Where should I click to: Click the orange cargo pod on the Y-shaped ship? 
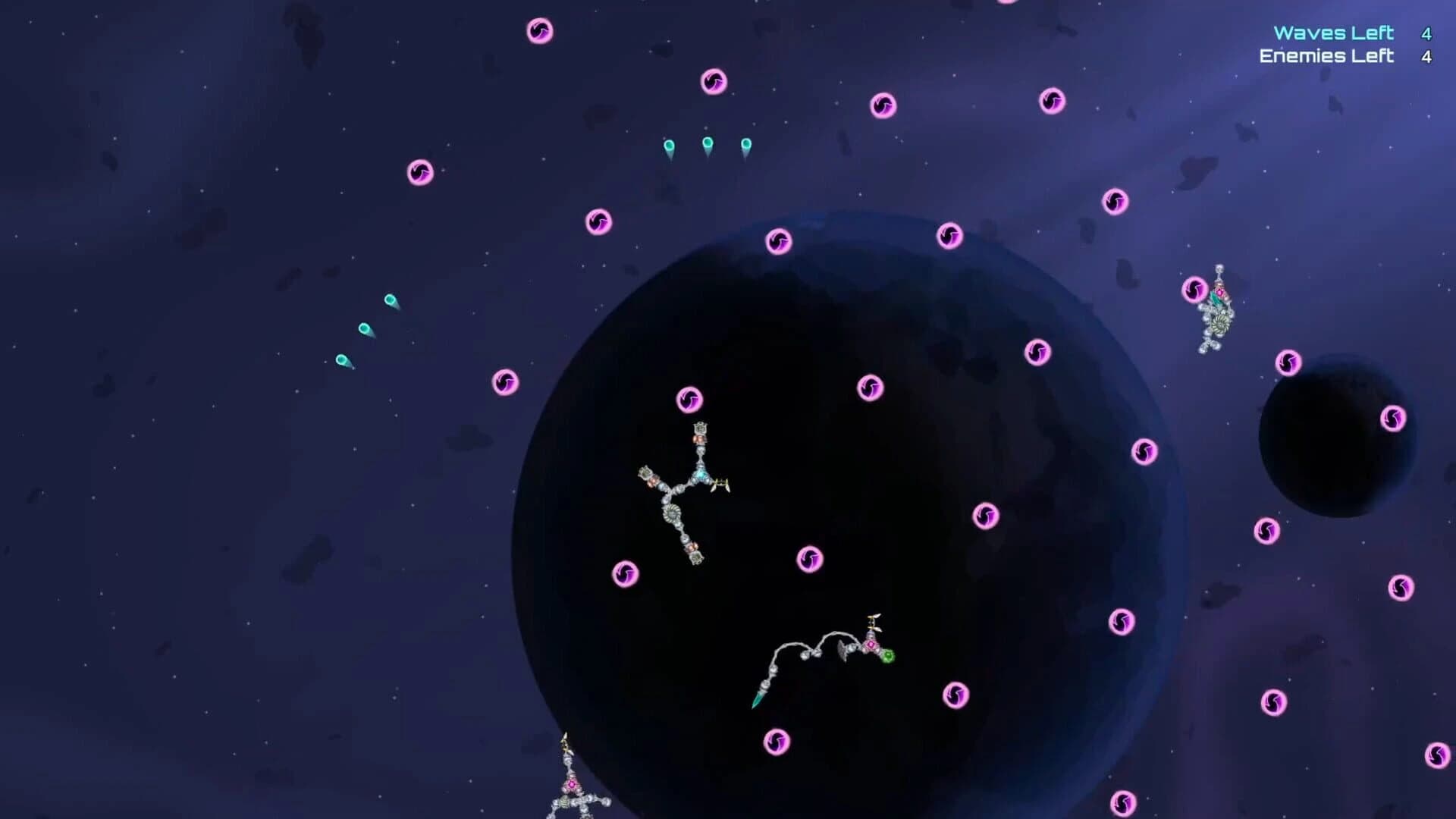point(699,439)
